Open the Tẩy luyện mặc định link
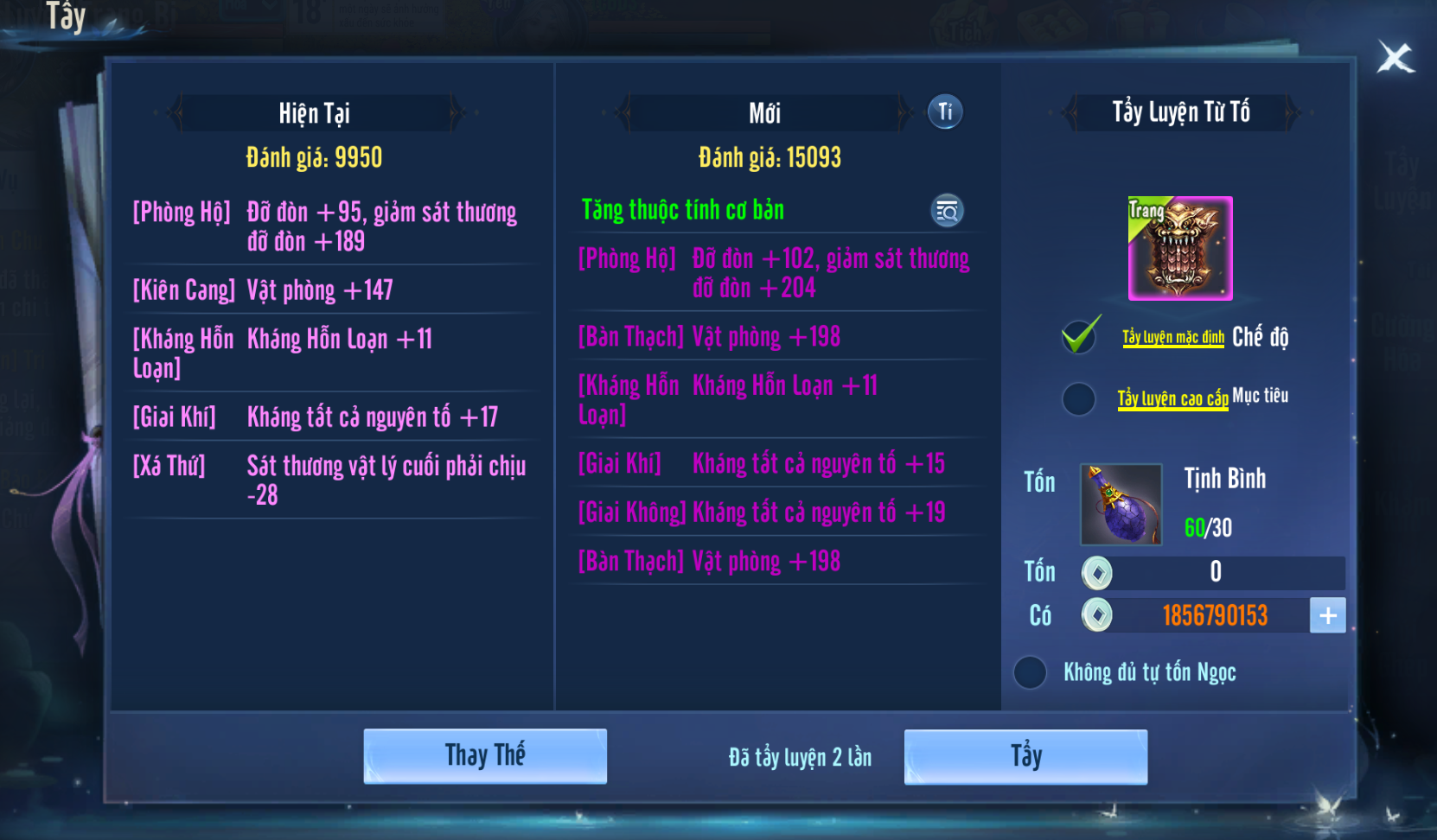 [1173, 337]
